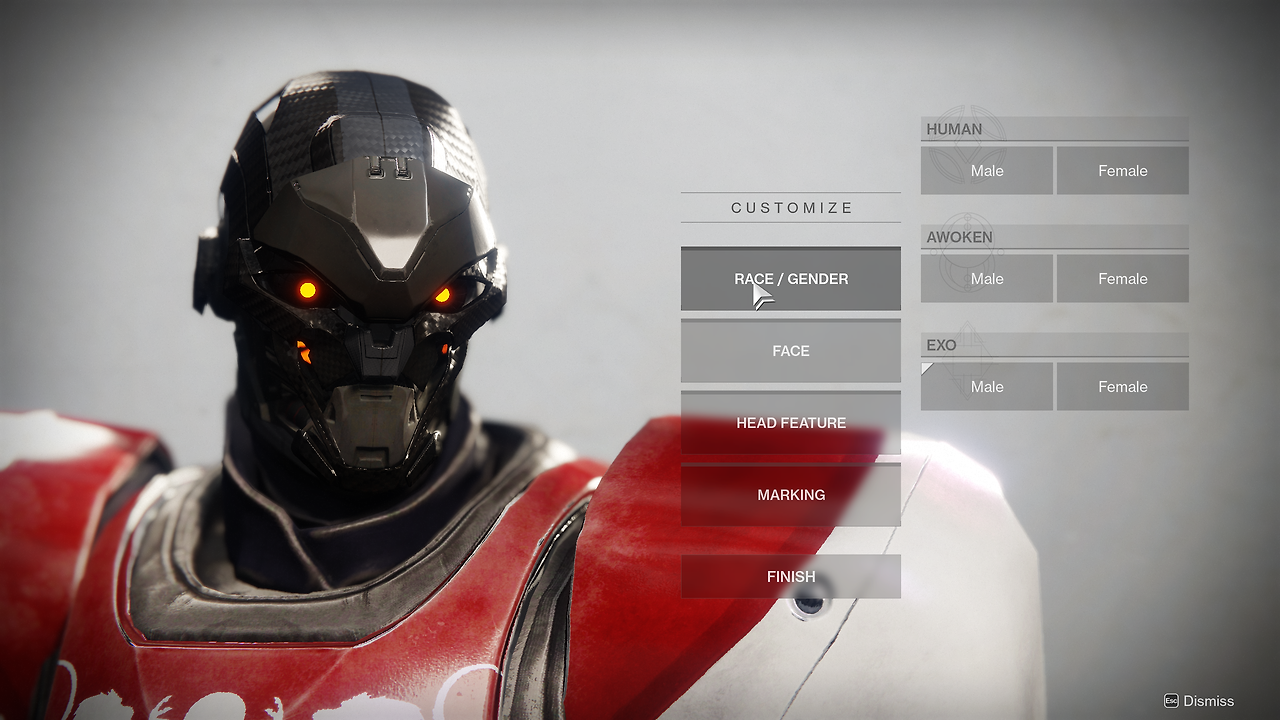Select Human Female option
Viewport: 1280px width, 720px height.
pos(1122,171)
